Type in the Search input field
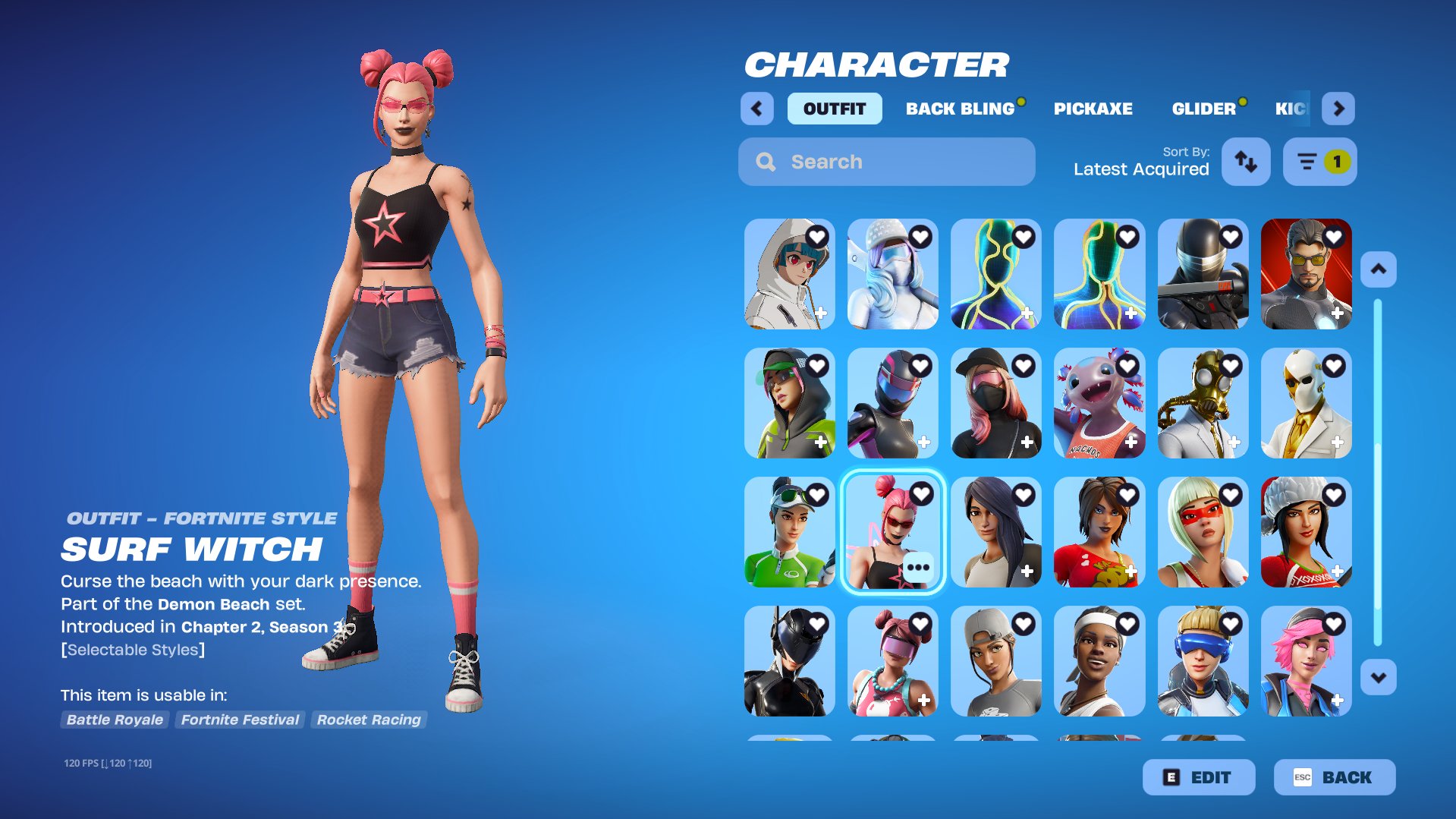This screenshot has width=1456, height=819. pos(873,162)
